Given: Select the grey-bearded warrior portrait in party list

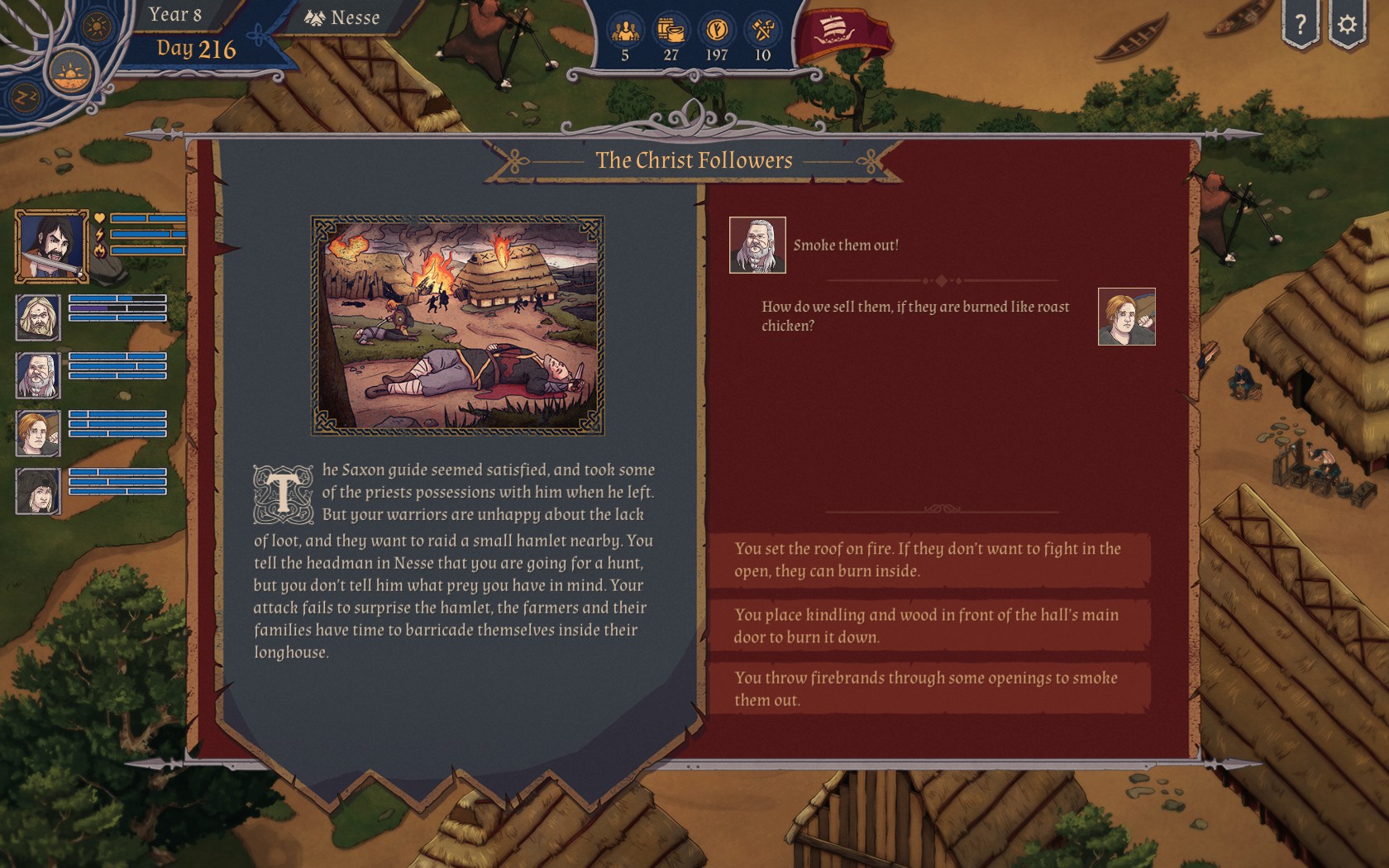Looking at the screenshot, I should [x=38, y=375].
